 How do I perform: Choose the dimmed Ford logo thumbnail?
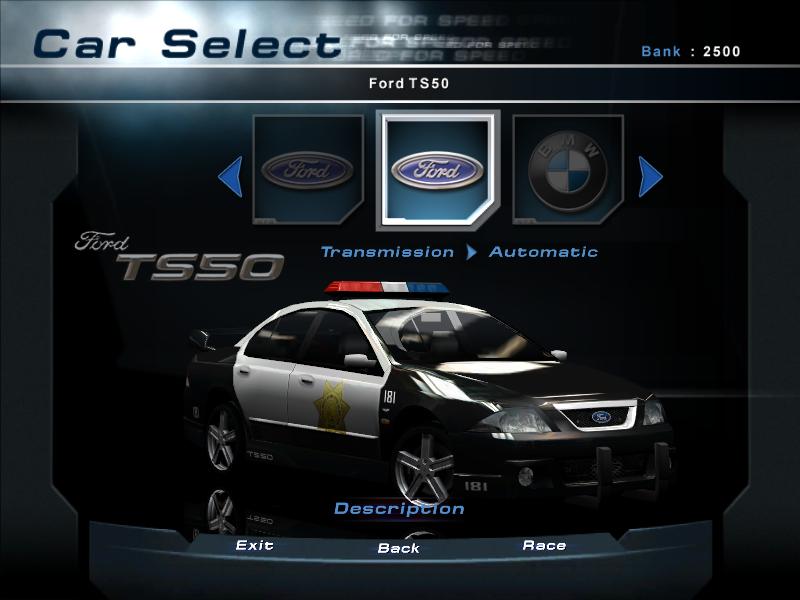click(x=307, y=169)
